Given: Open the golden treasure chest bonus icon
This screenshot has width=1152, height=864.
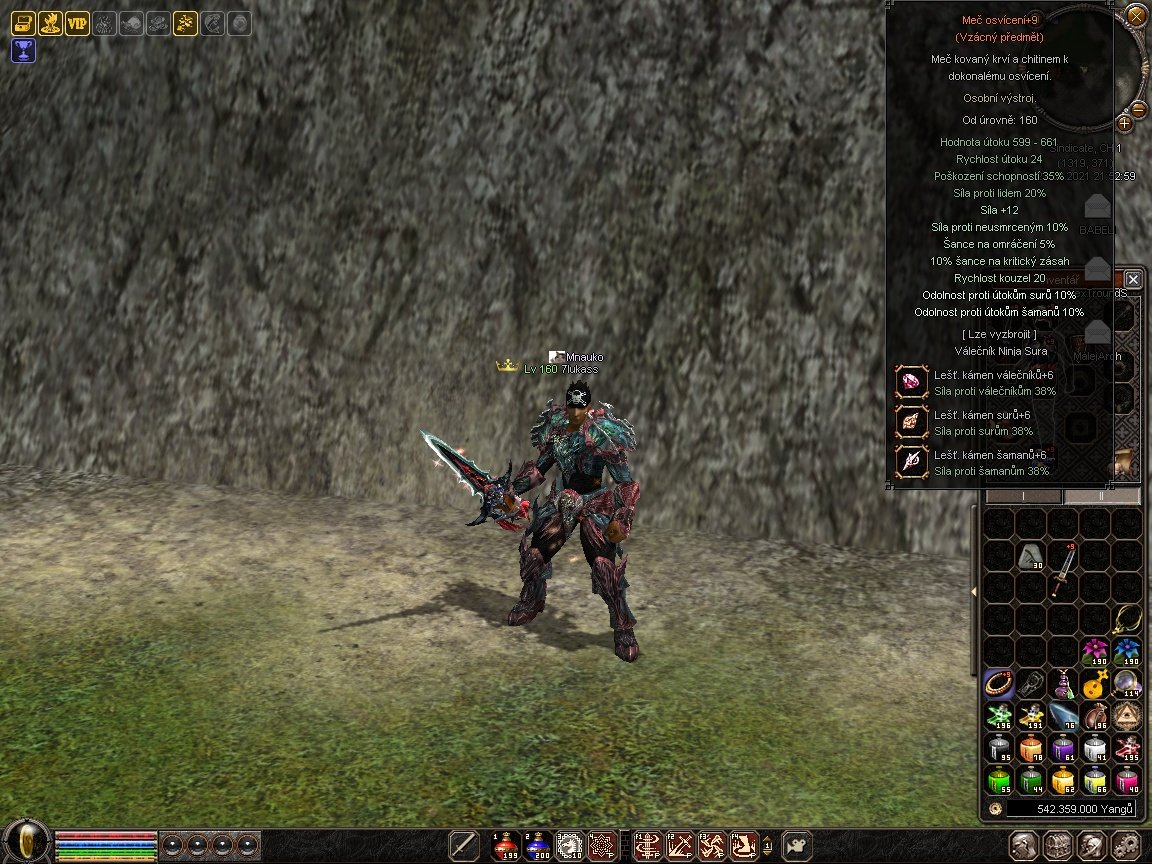Looking at the screenshot, I should [x=23, y=23].
